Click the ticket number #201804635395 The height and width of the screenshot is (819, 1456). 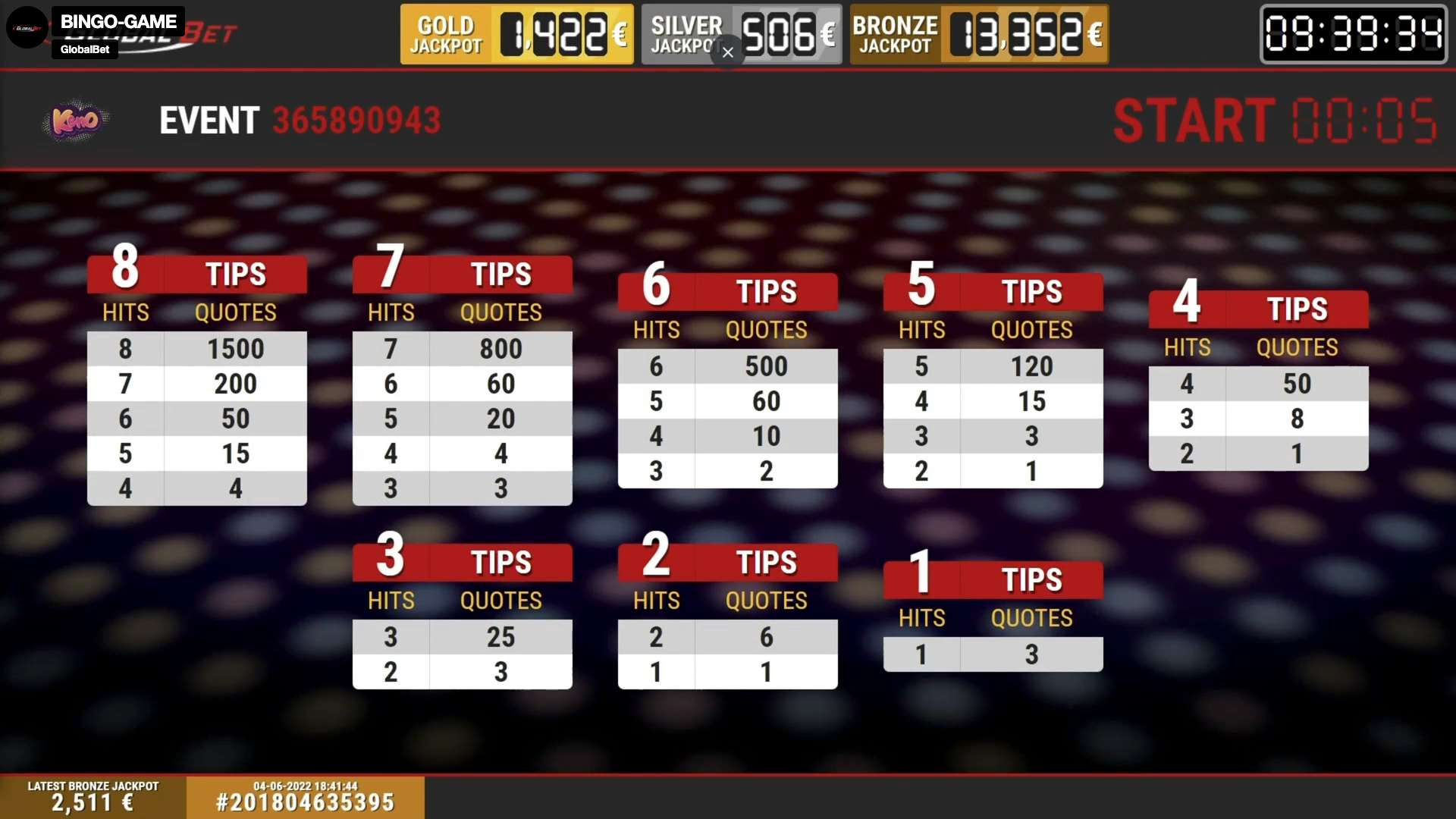[x=306, y=802]
